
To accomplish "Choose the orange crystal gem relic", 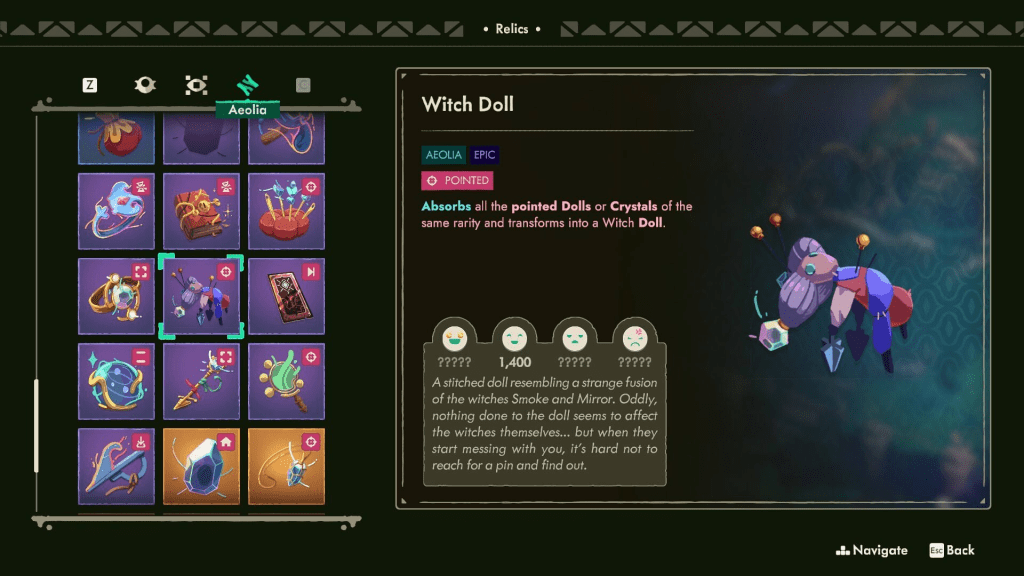I will pos(201,466).
